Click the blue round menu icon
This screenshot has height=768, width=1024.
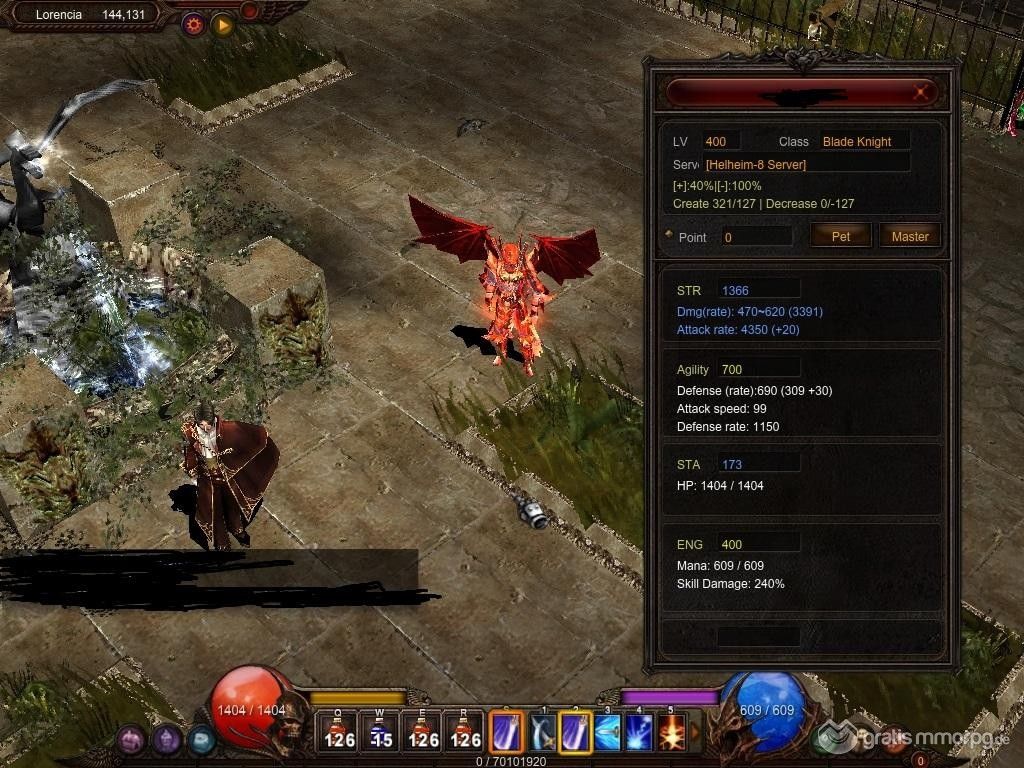click(x=201, y=740)
